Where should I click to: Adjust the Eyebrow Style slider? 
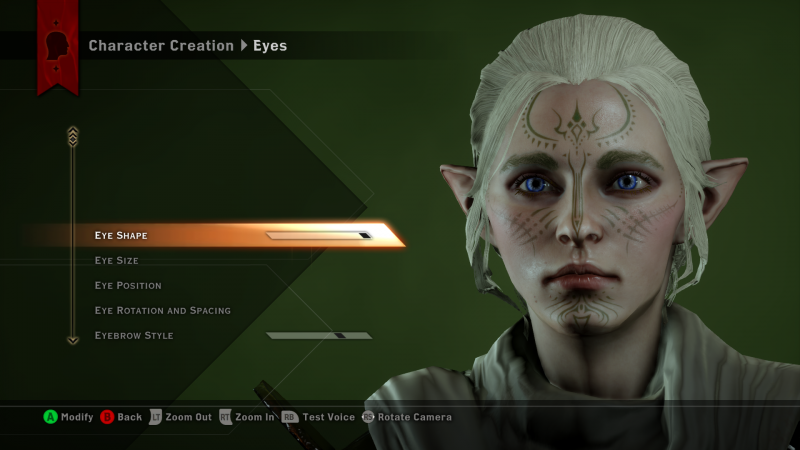(x=319, y=336)
